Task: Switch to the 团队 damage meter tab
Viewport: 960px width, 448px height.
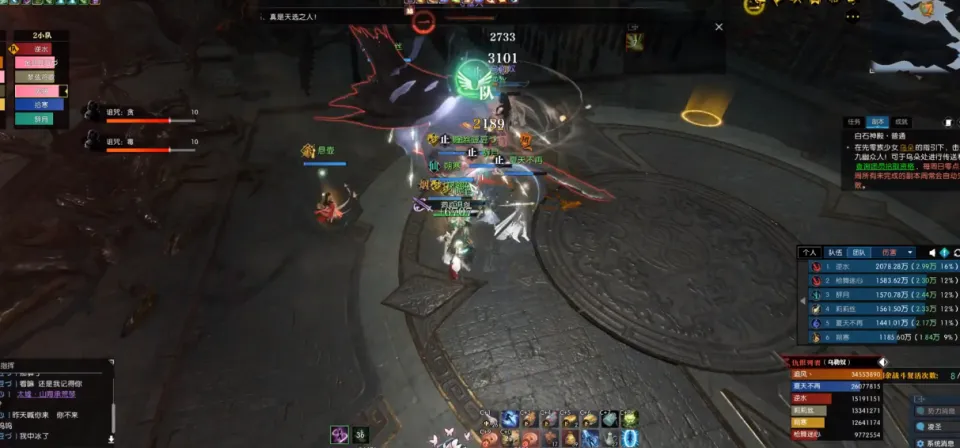Action: [x=859, y=253]
